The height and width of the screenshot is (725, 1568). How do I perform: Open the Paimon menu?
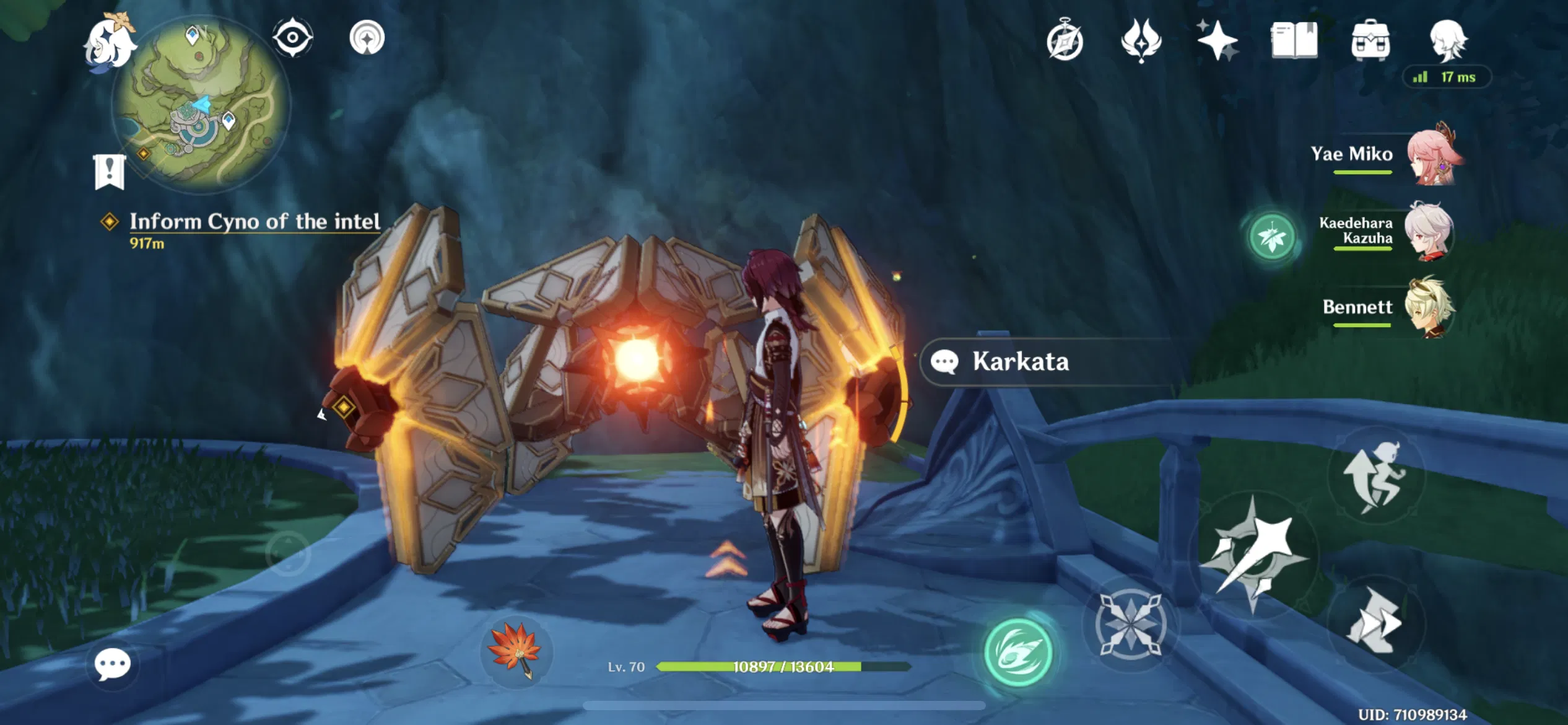[111, 43]
